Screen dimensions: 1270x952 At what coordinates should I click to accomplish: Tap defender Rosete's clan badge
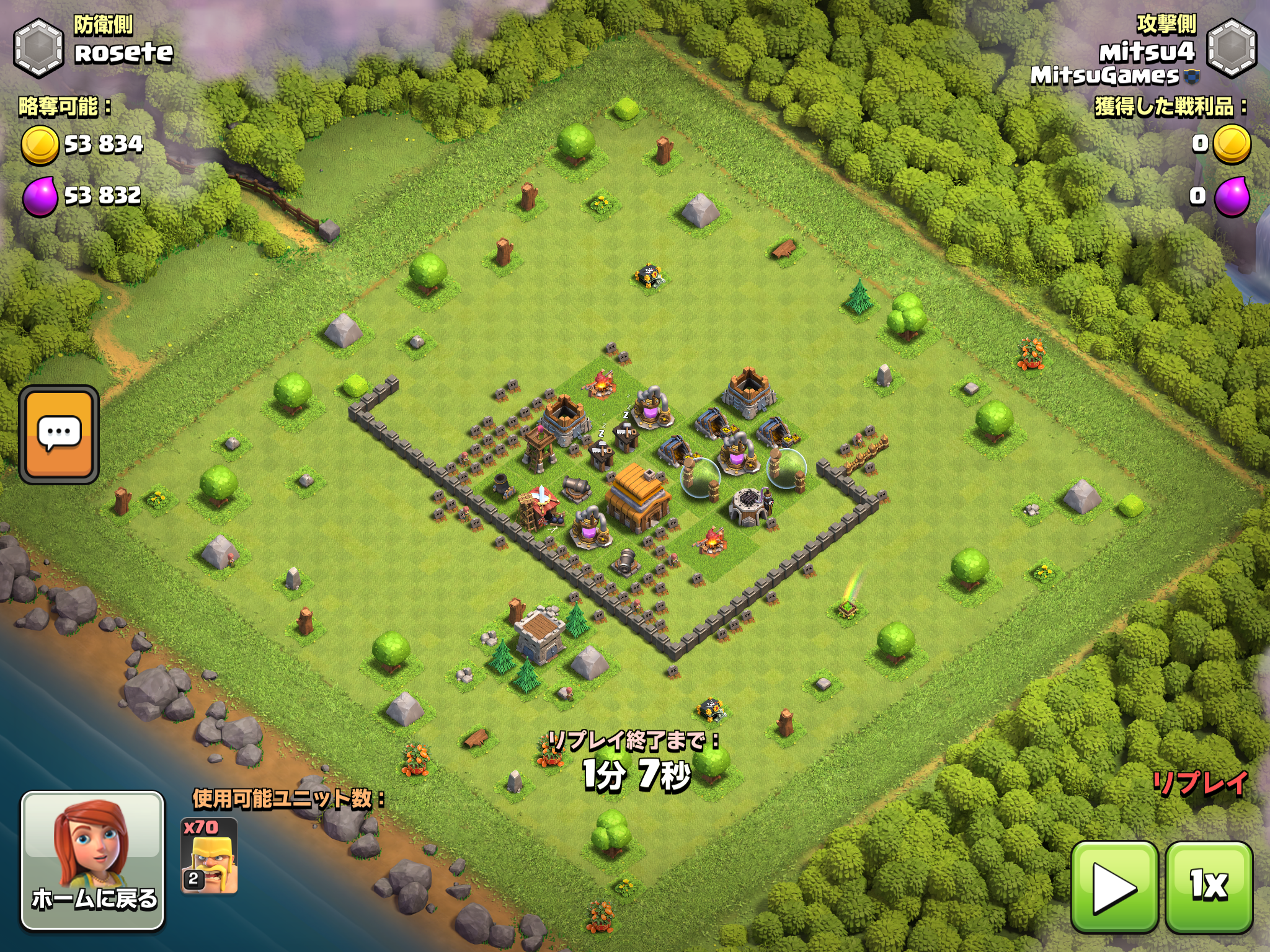click(38, 48)
